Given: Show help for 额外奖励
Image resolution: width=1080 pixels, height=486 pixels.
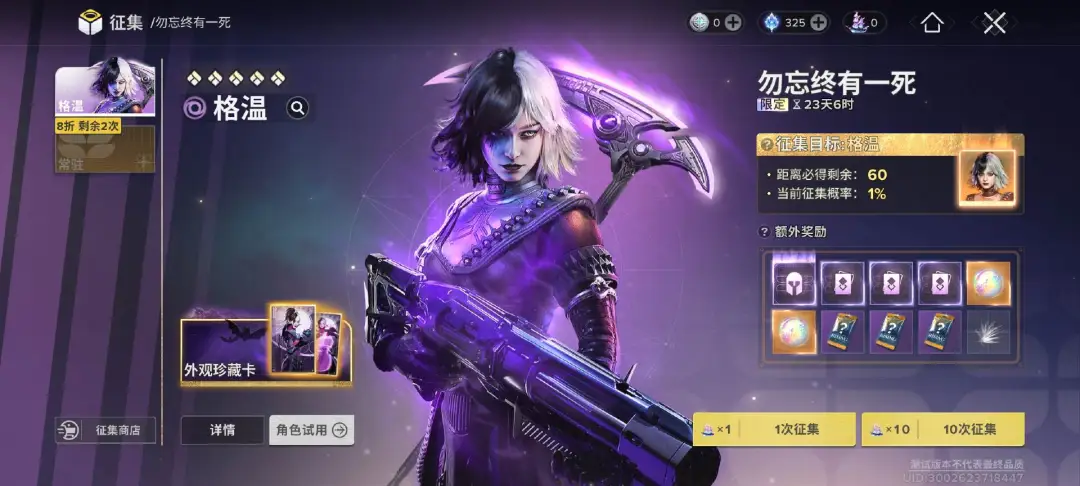Looking at the screenshot, I should (766, 232).
